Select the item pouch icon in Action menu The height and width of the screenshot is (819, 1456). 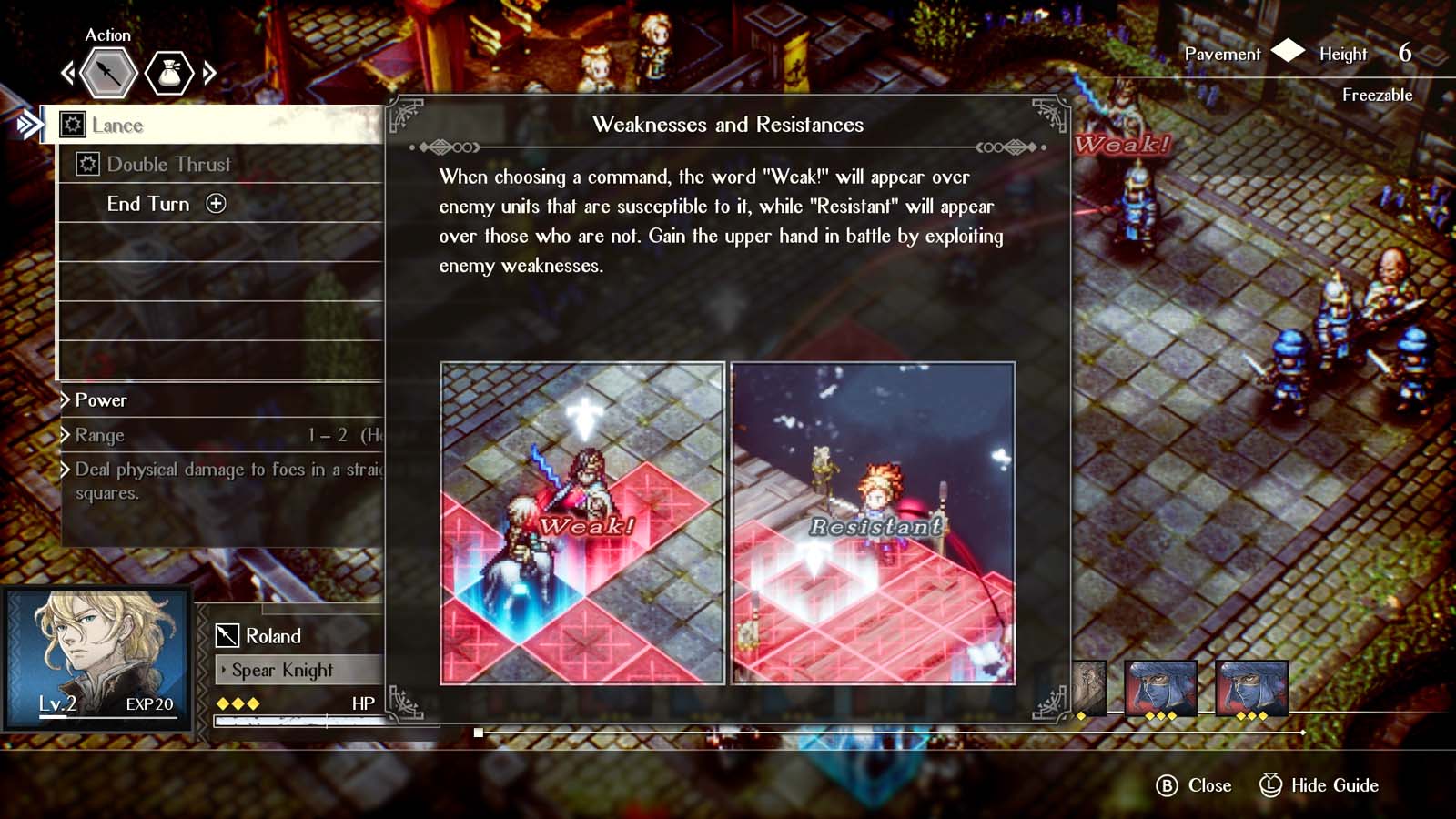169,73
